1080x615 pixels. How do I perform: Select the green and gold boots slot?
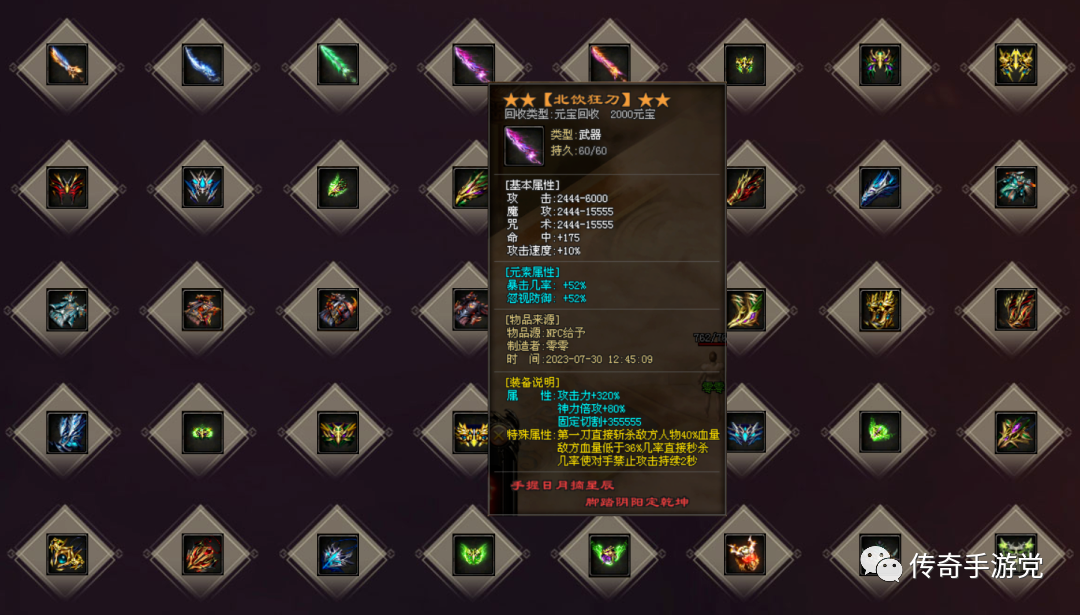(x=745, y=309)
